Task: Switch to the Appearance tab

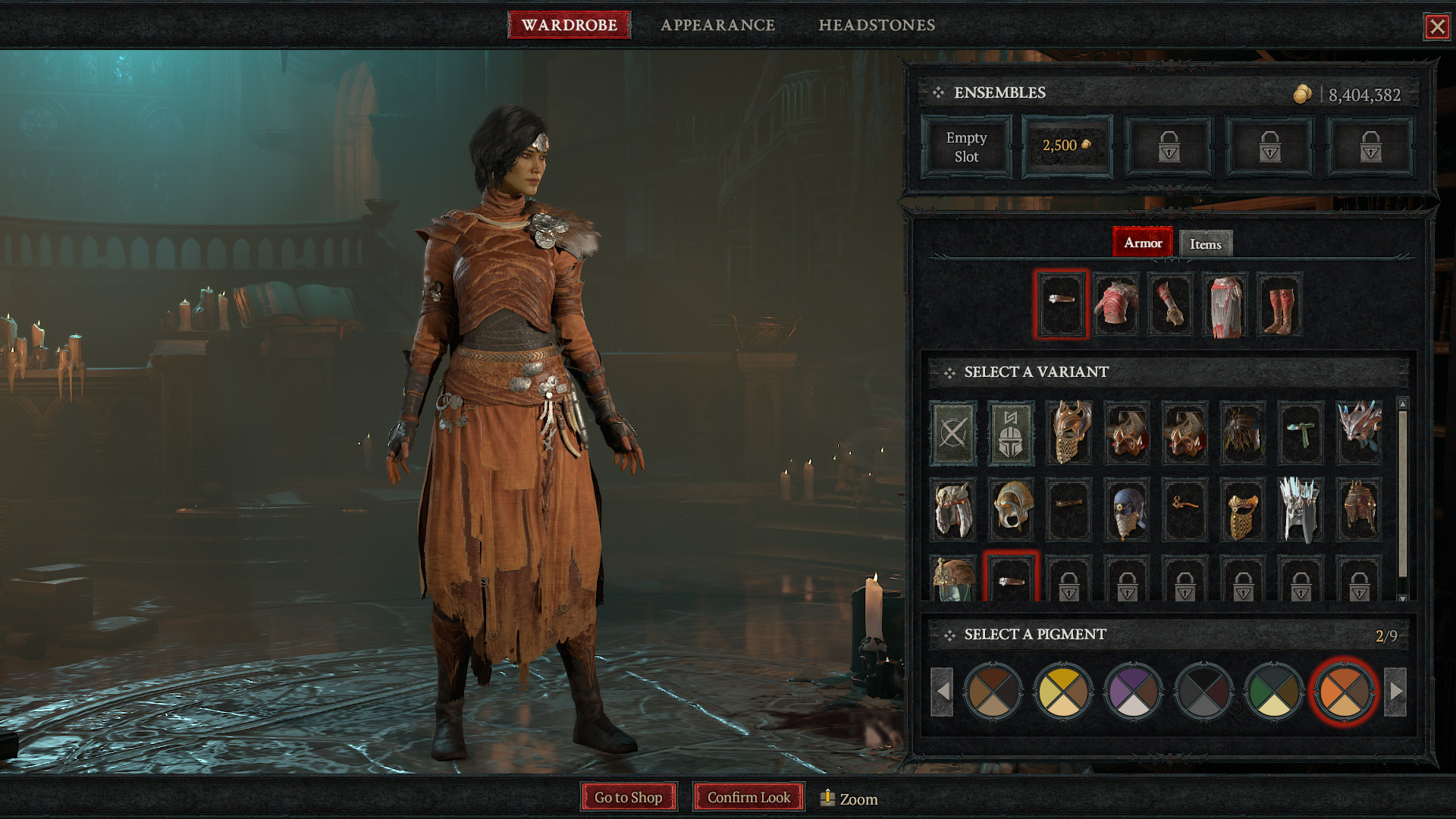Action: 717,25
